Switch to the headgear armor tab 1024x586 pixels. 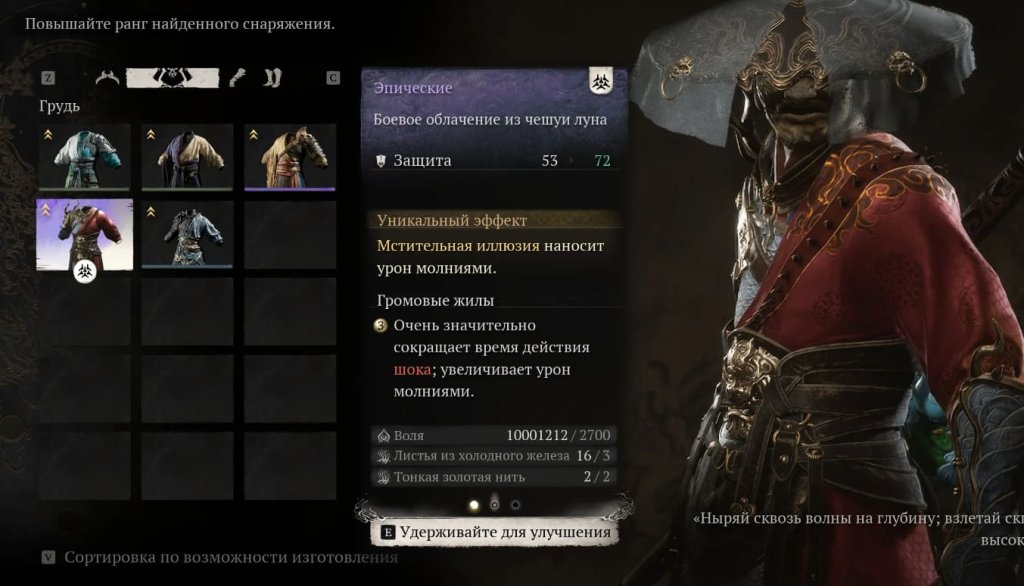coord(107,78)
